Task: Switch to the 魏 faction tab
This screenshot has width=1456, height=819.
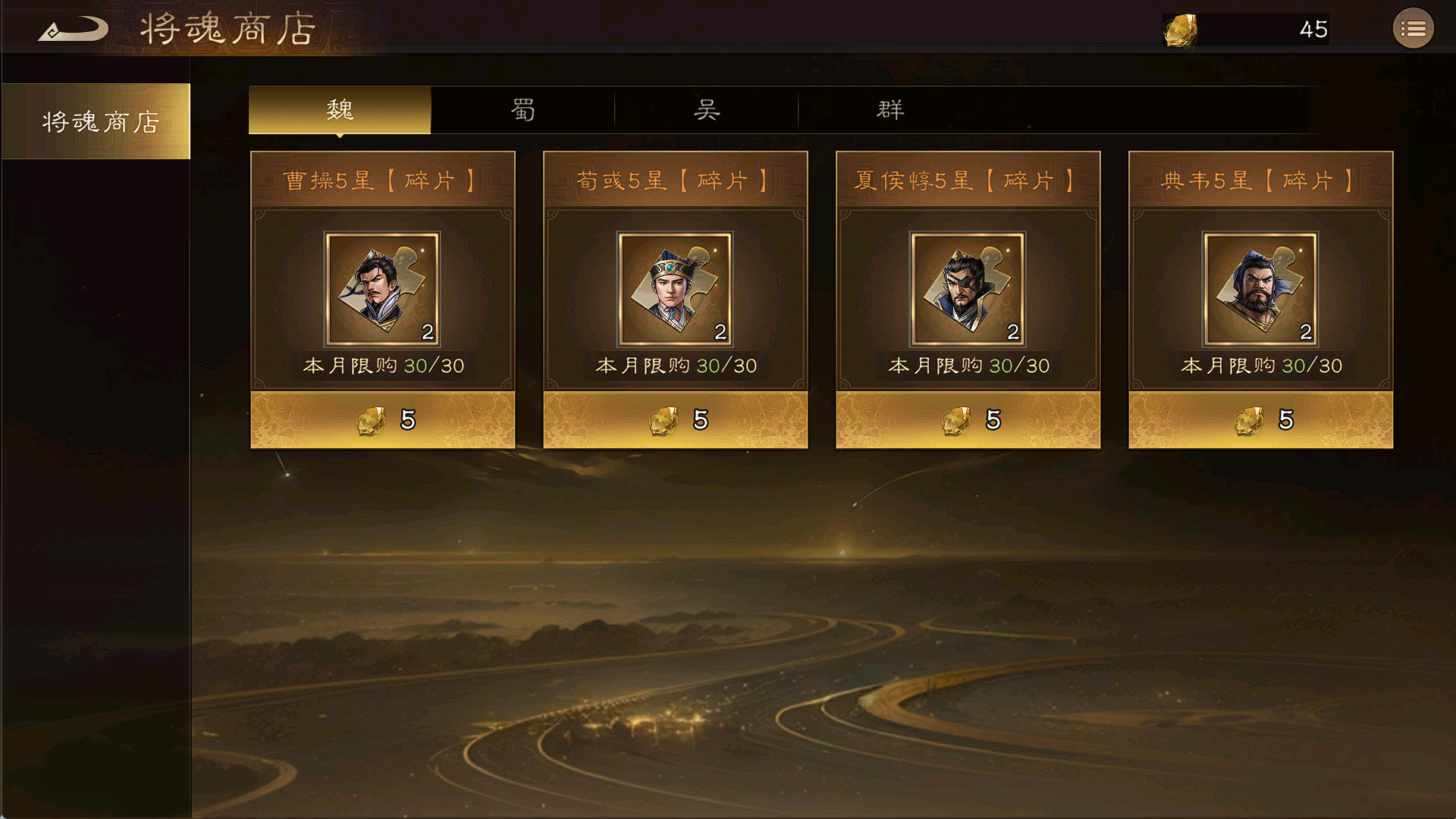Action: tap(340, 110)
